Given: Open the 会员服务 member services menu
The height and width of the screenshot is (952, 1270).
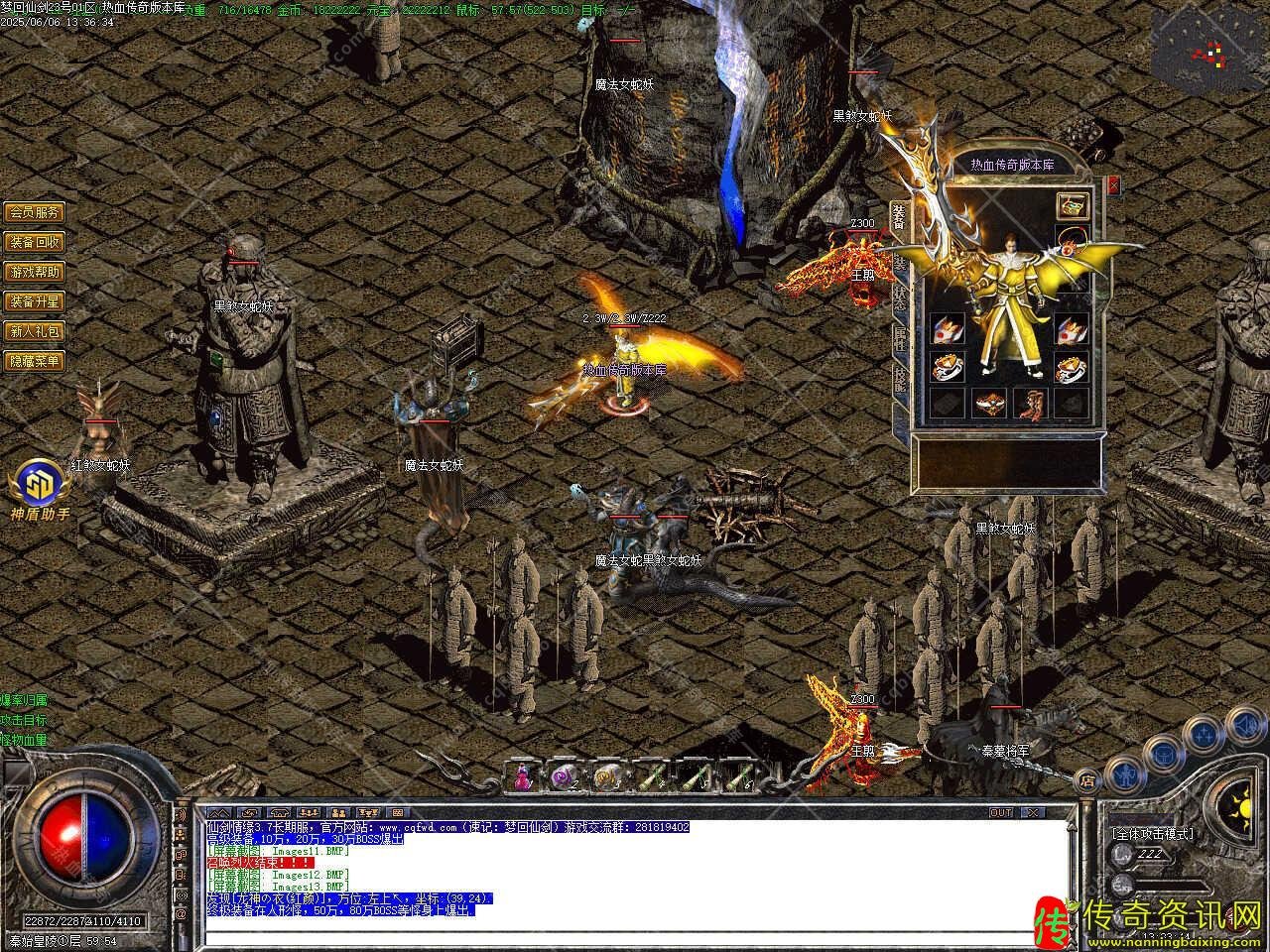Looking at the screenshot, I should [x=35, y=212].
